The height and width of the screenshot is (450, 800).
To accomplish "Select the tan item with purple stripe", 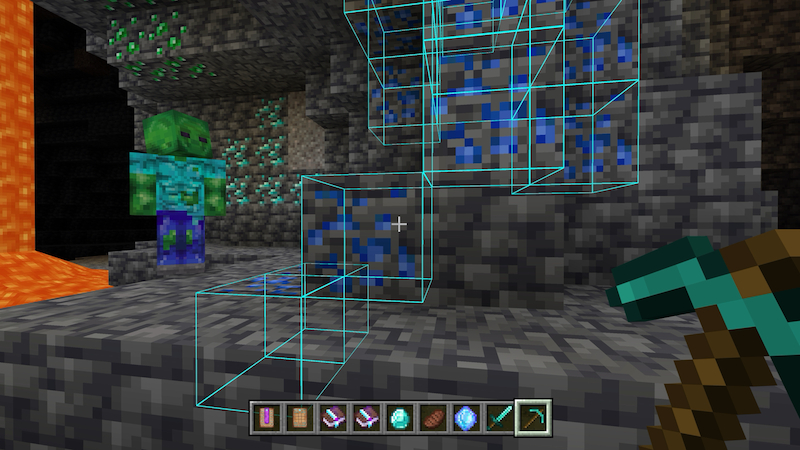I will [x=266, y=417].
